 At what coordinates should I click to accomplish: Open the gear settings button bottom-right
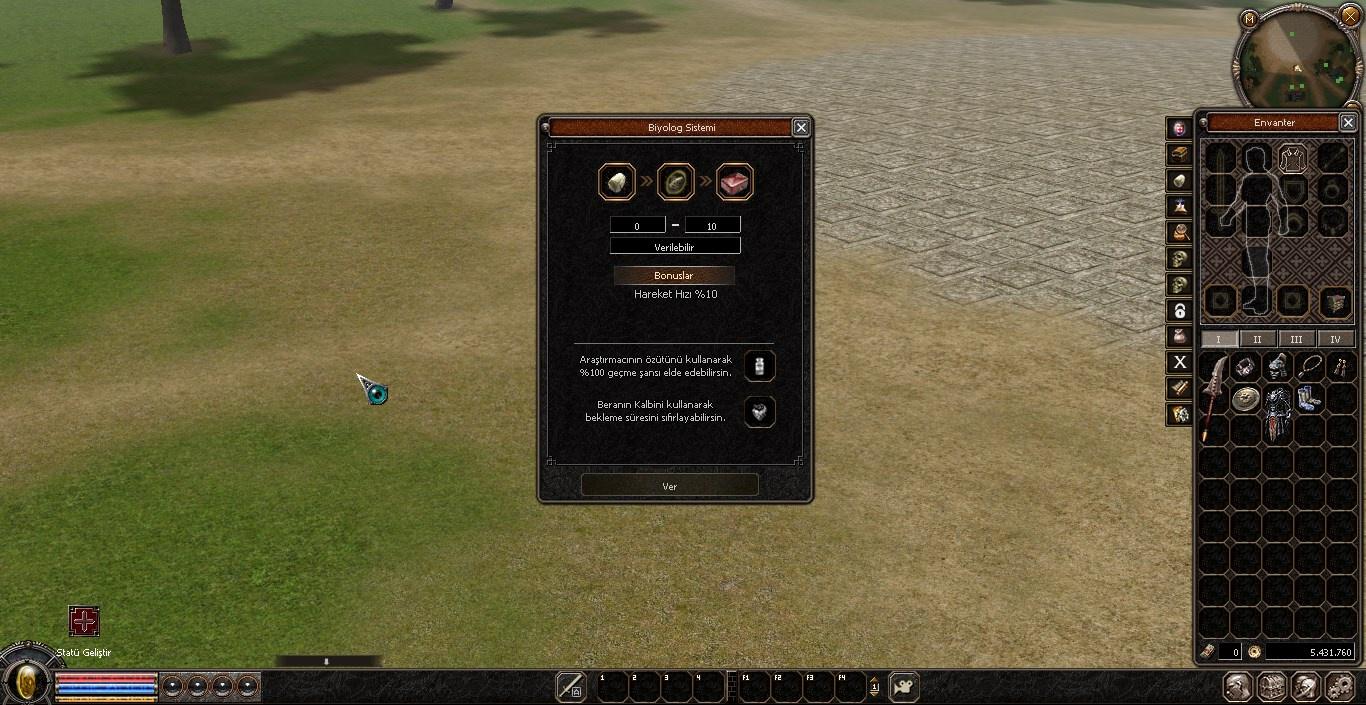1339,687
